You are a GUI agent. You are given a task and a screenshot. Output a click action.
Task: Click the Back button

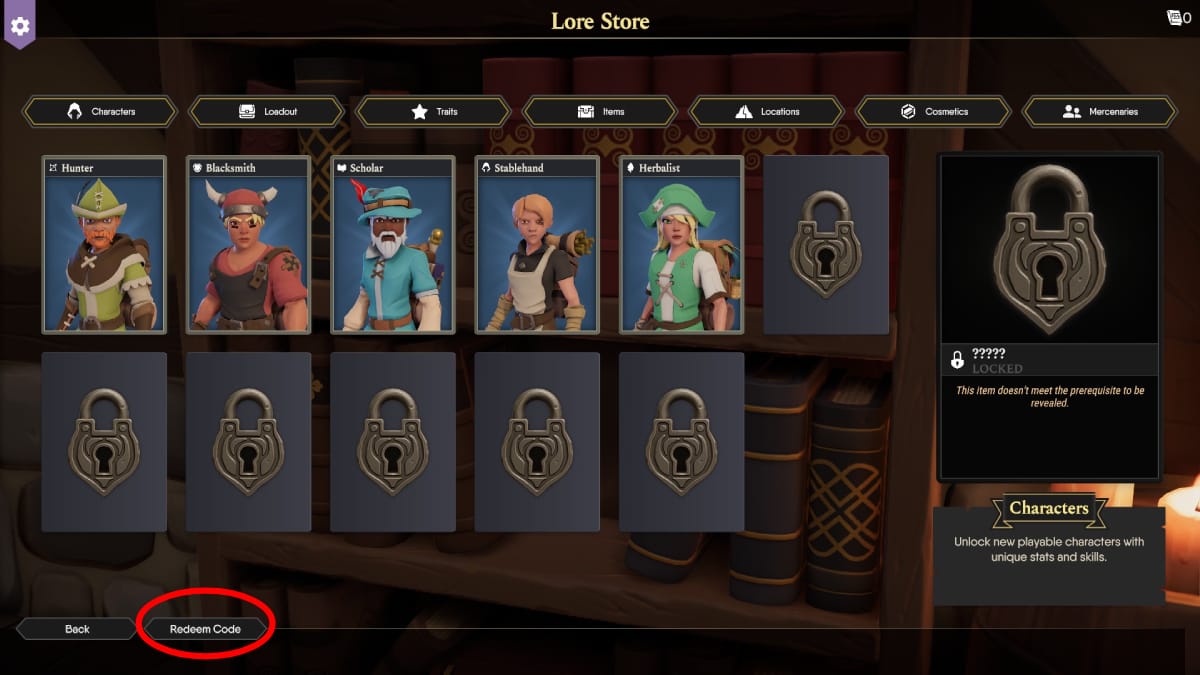point(77,629)
